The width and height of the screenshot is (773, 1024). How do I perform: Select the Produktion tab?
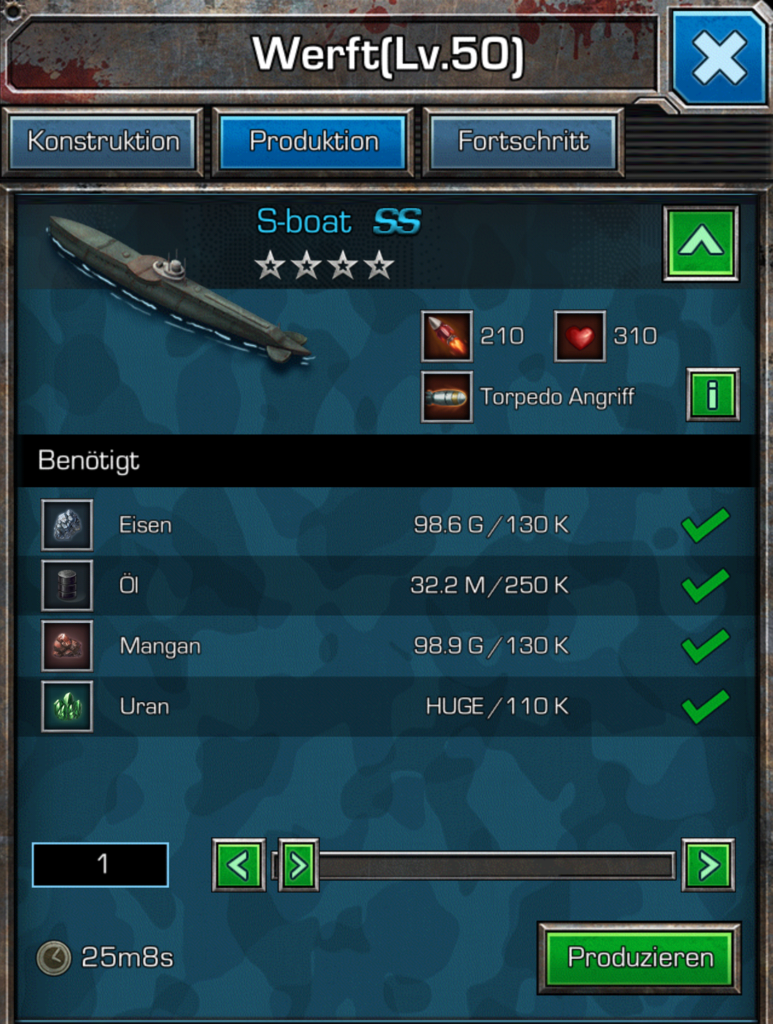pyautogui.click(x=314, y=142)
